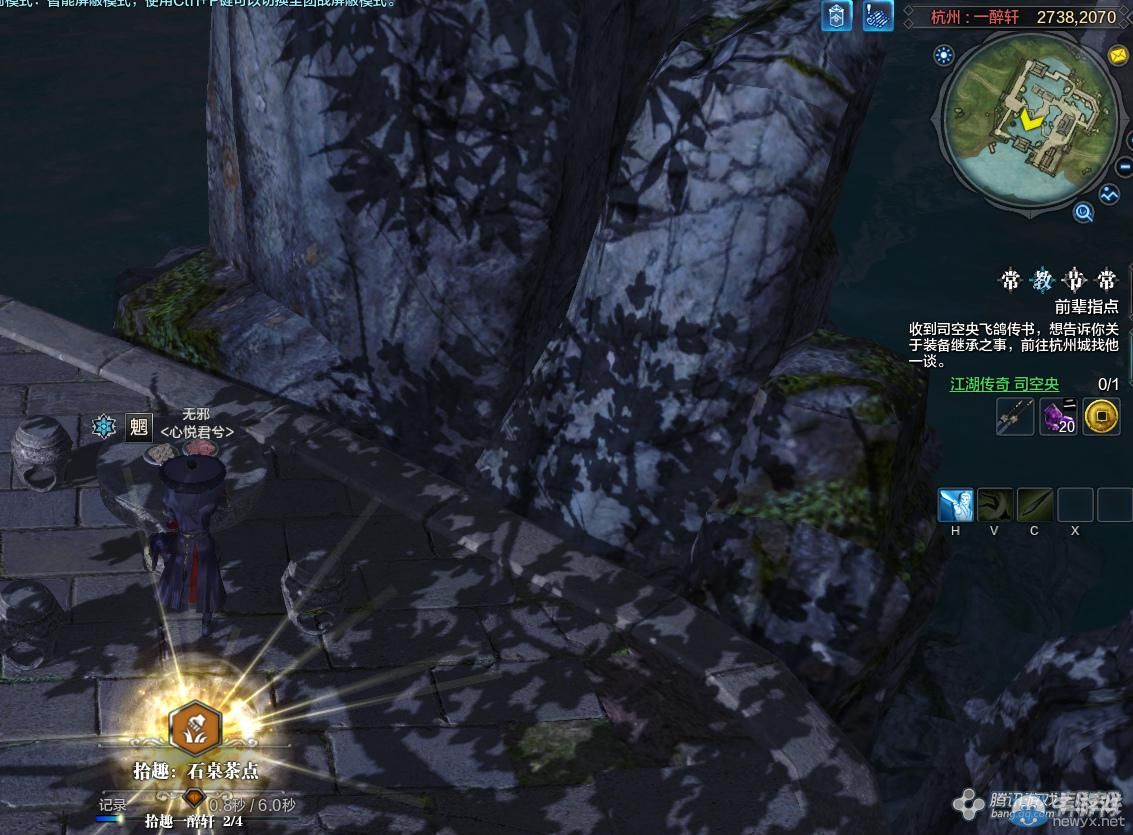1133x835 pixels.
Task: Open the landscape world map icon
Action: pos(1109,195)
